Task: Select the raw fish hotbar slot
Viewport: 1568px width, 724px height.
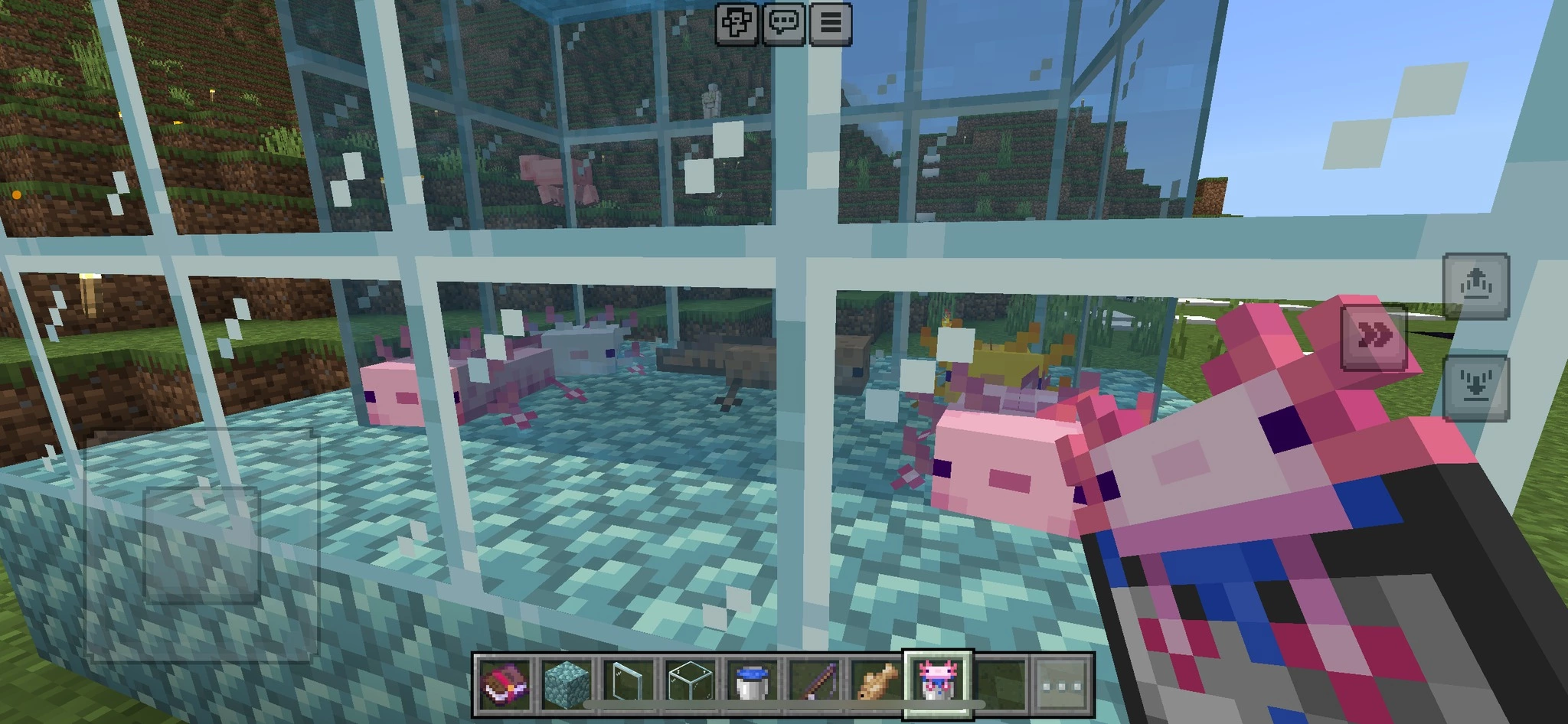Action: 877,683
